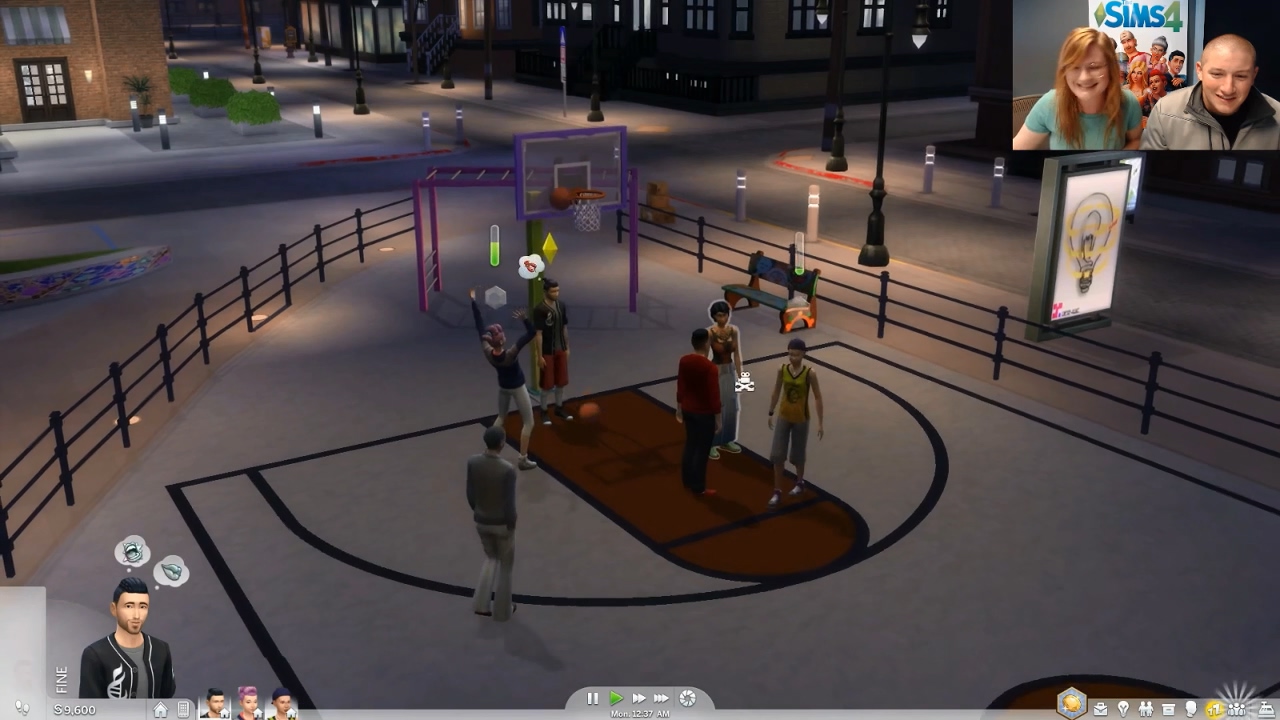Toggle pause on the game clock
1280x720 pixels.
[x=592, y=698]
